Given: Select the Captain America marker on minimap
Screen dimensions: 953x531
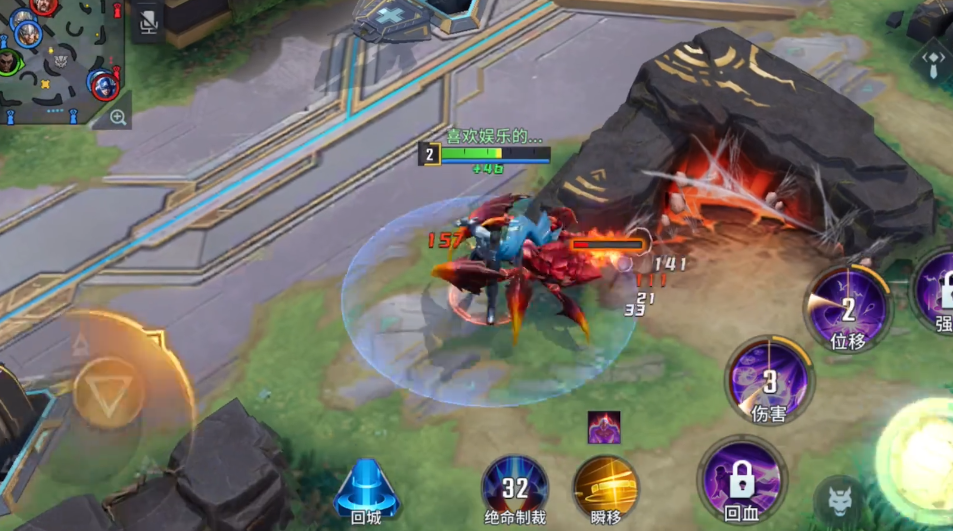Looking at the screenshot, I should 102,84.
